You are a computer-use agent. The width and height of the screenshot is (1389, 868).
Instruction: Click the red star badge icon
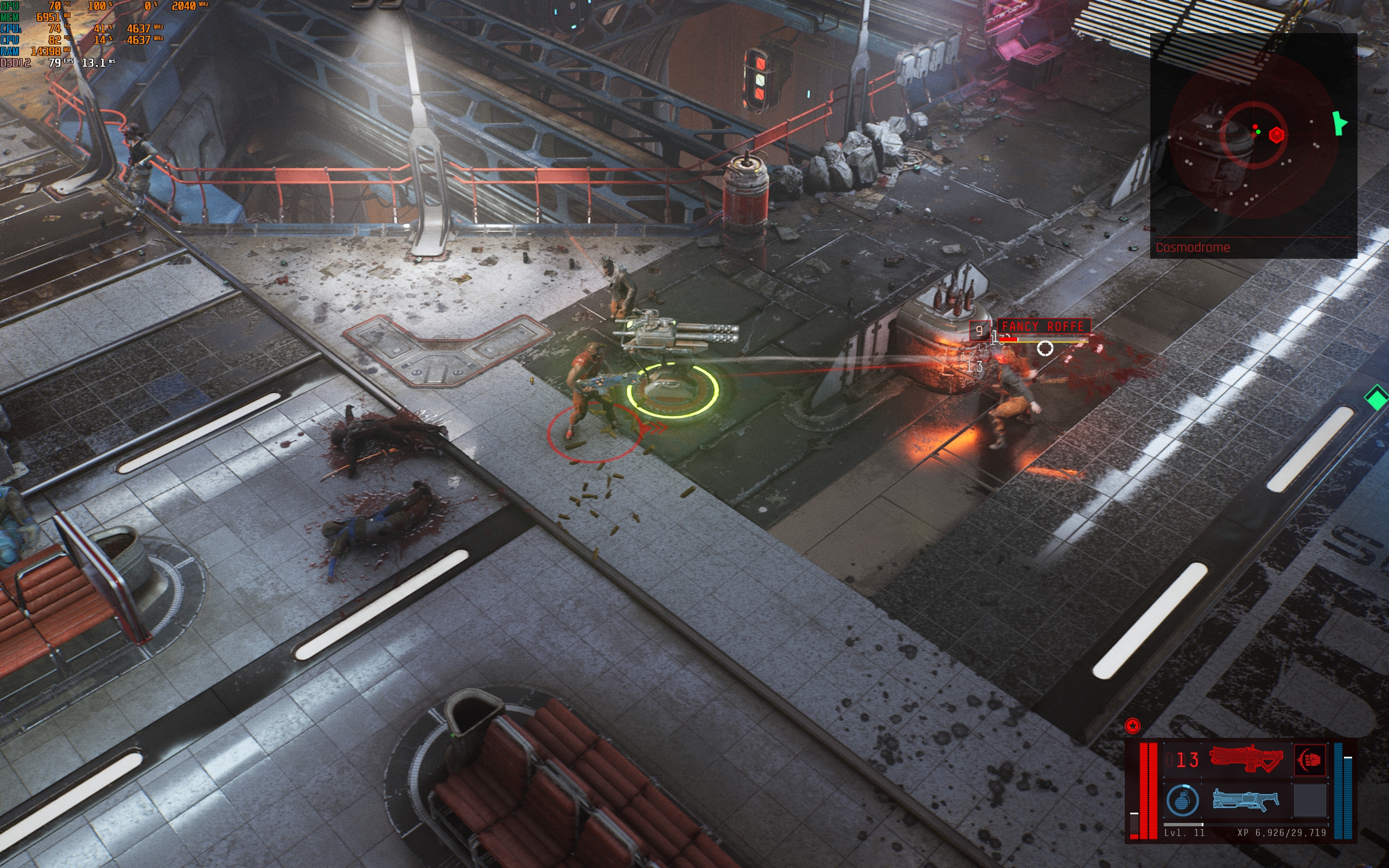[x=1132, y=726]
